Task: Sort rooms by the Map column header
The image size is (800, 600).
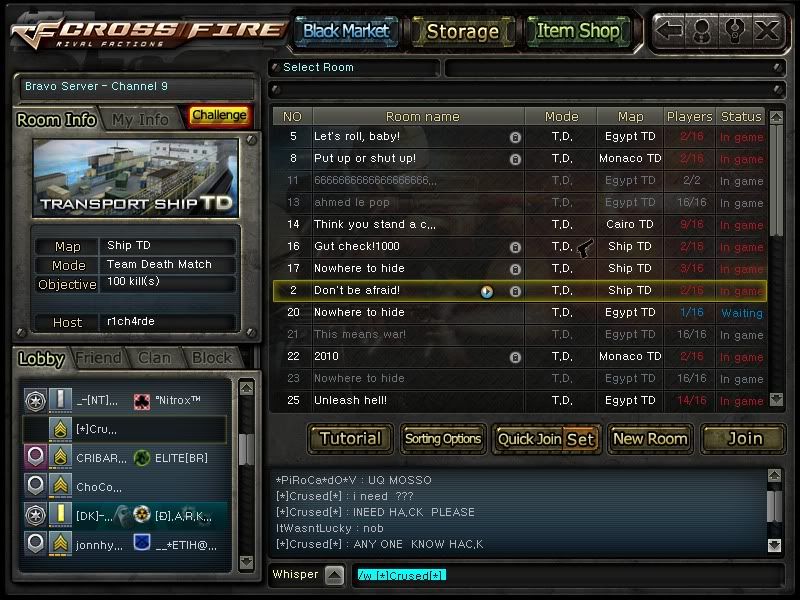Action: [630, 116]
